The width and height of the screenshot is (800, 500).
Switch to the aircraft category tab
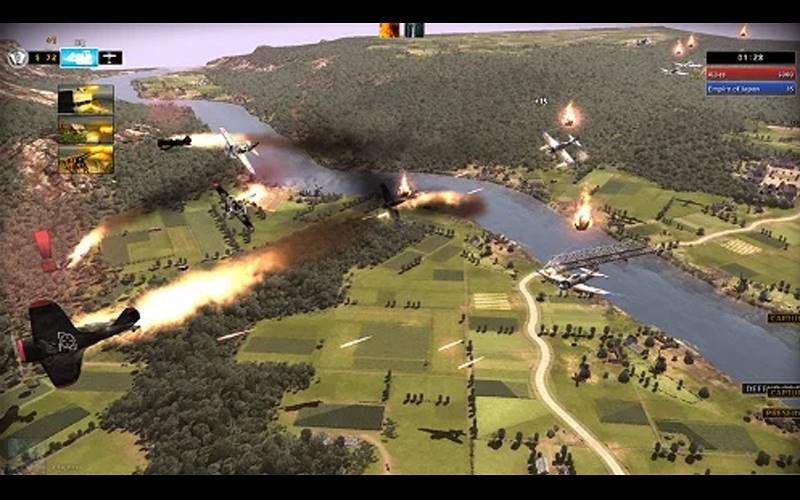pyautogui.click(x=111, y=57)
